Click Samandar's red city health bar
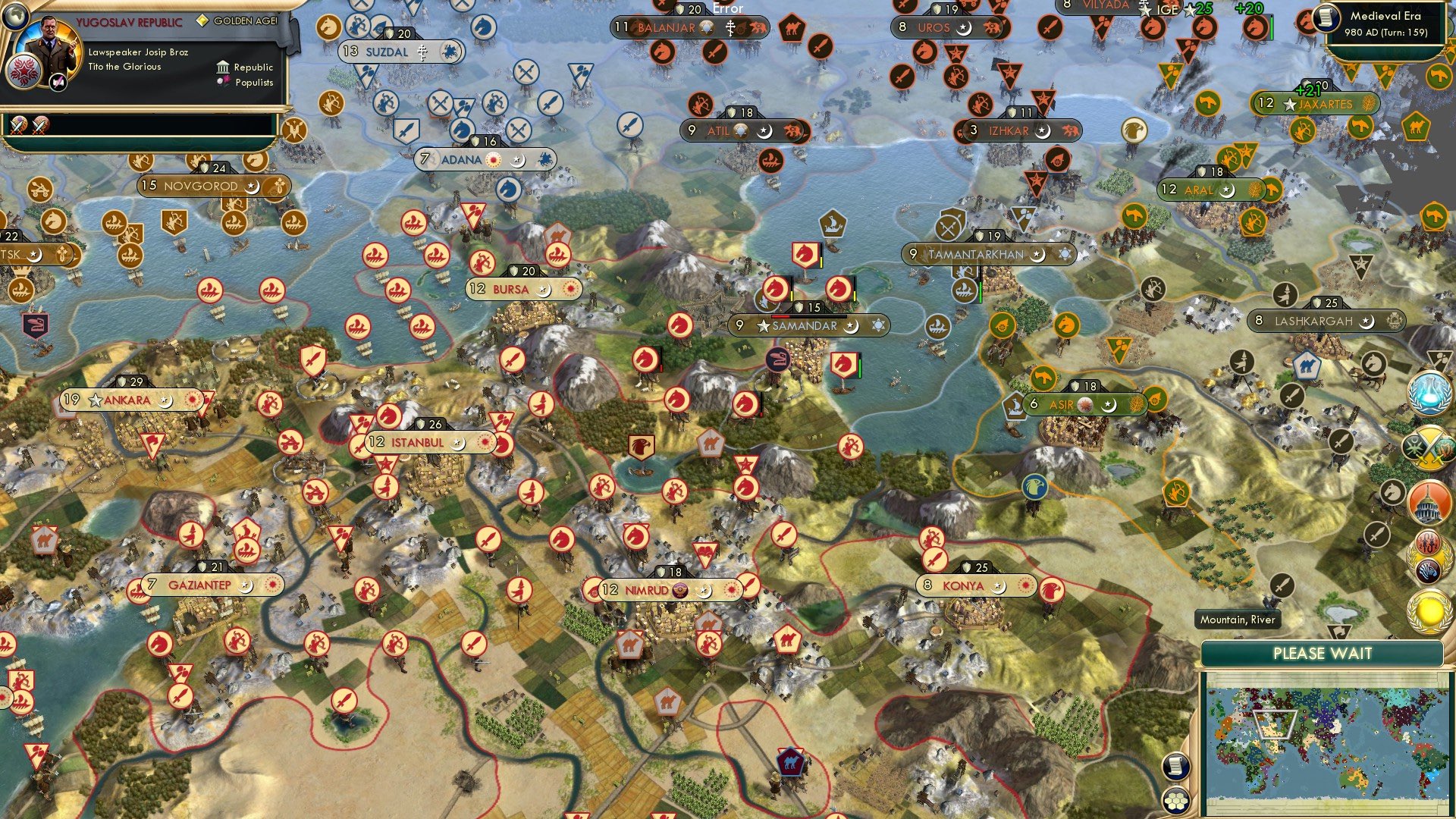 pyautogui.click(x=780, y=316)
